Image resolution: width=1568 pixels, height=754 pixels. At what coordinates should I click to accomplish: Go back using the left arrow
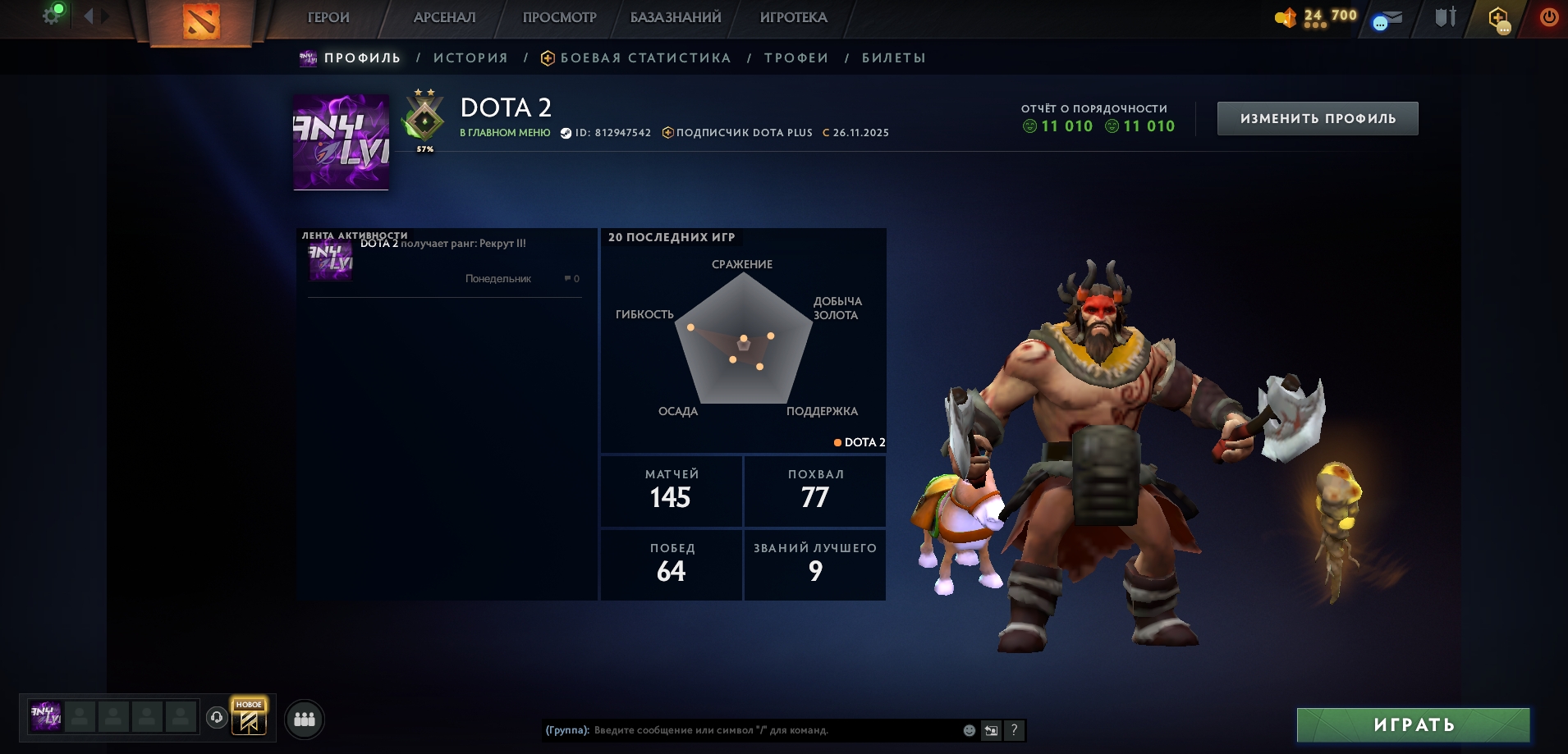pyautogui.click(x=89, y=16)
